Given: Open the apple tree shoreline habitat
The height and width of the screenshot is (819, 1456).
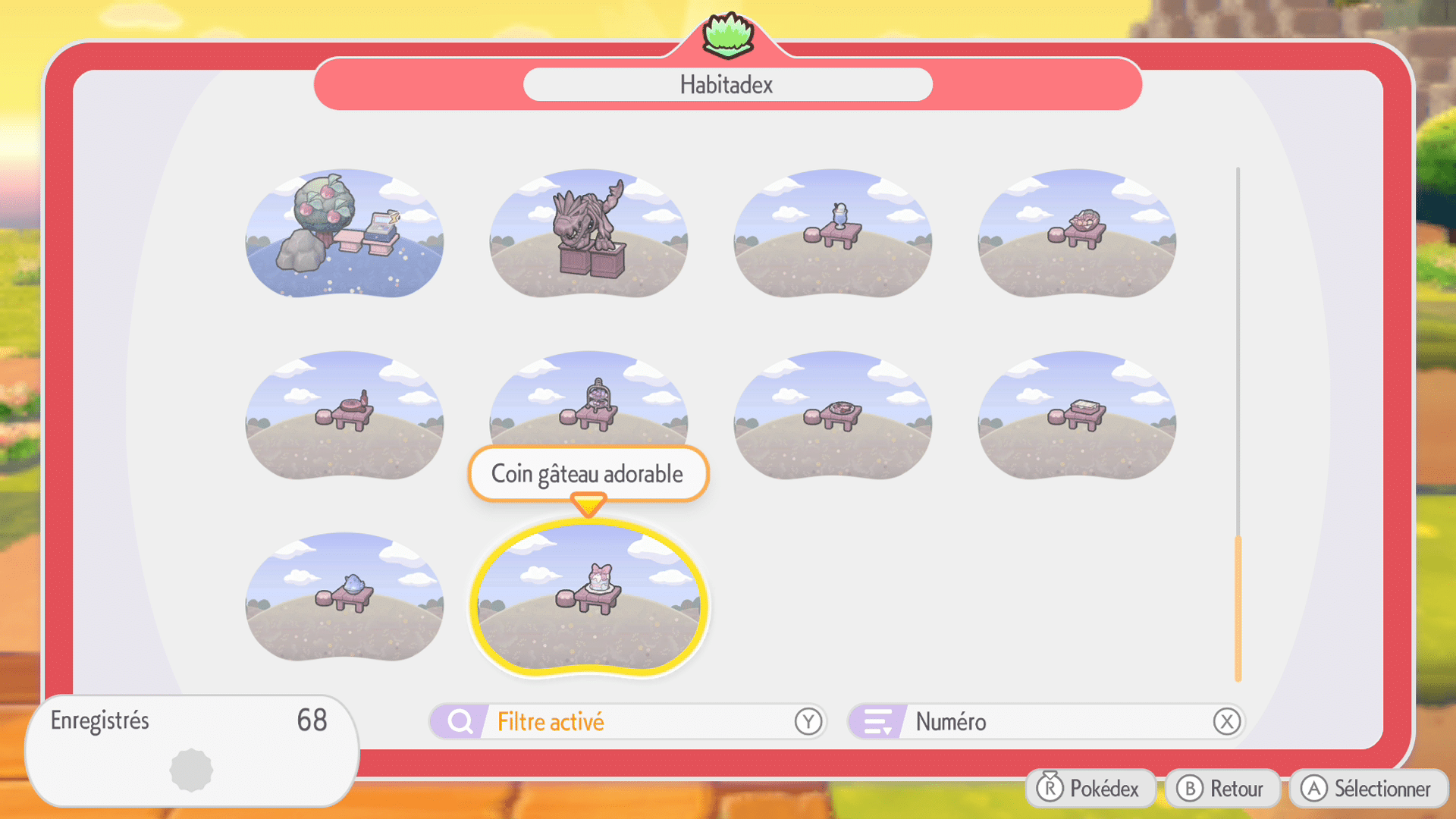Looking at the screenshot, I should [x=344, y=235].
